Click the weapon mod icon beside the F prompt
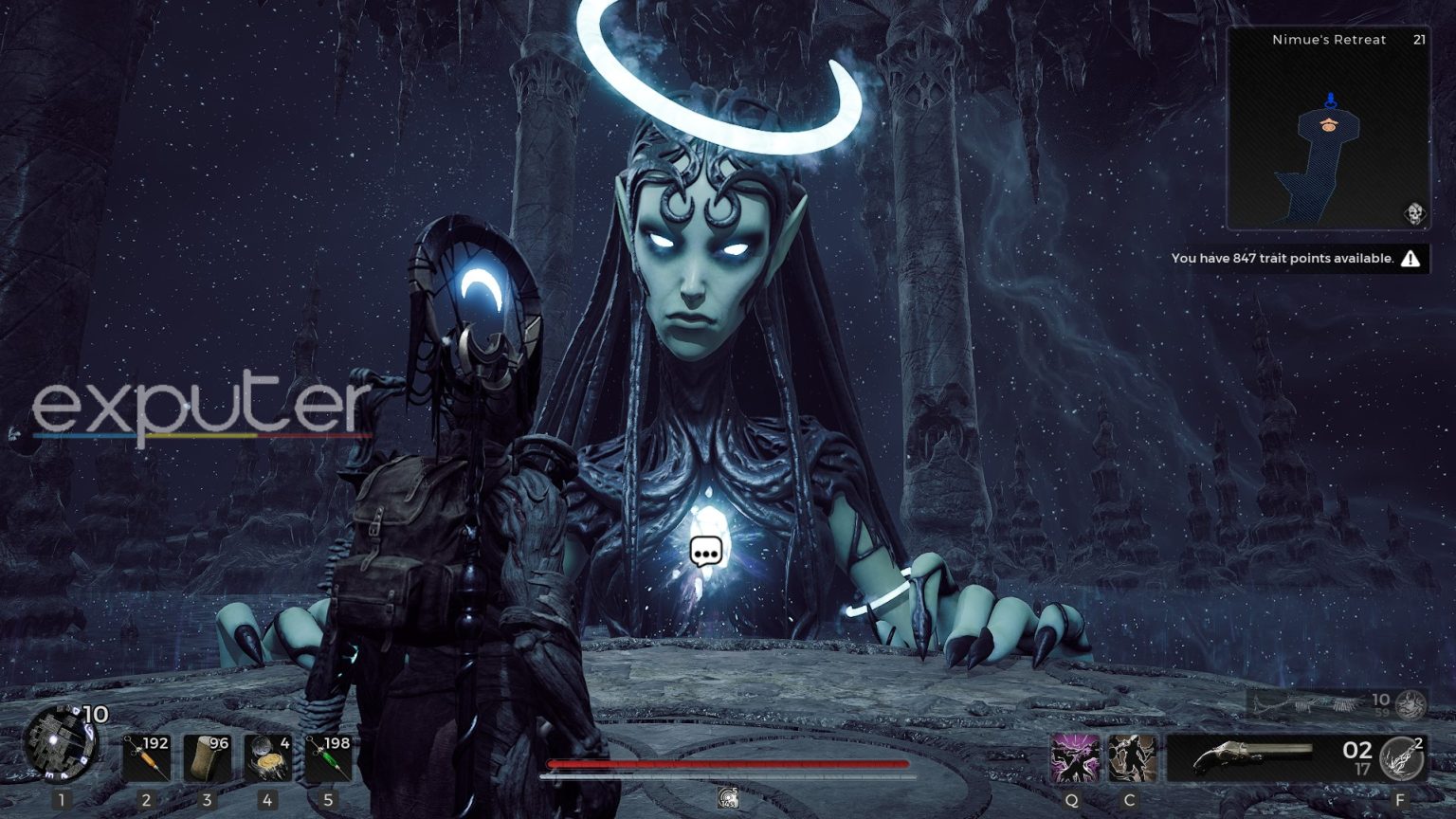The image size is (1456, 819). click(x=1399, y=757)
